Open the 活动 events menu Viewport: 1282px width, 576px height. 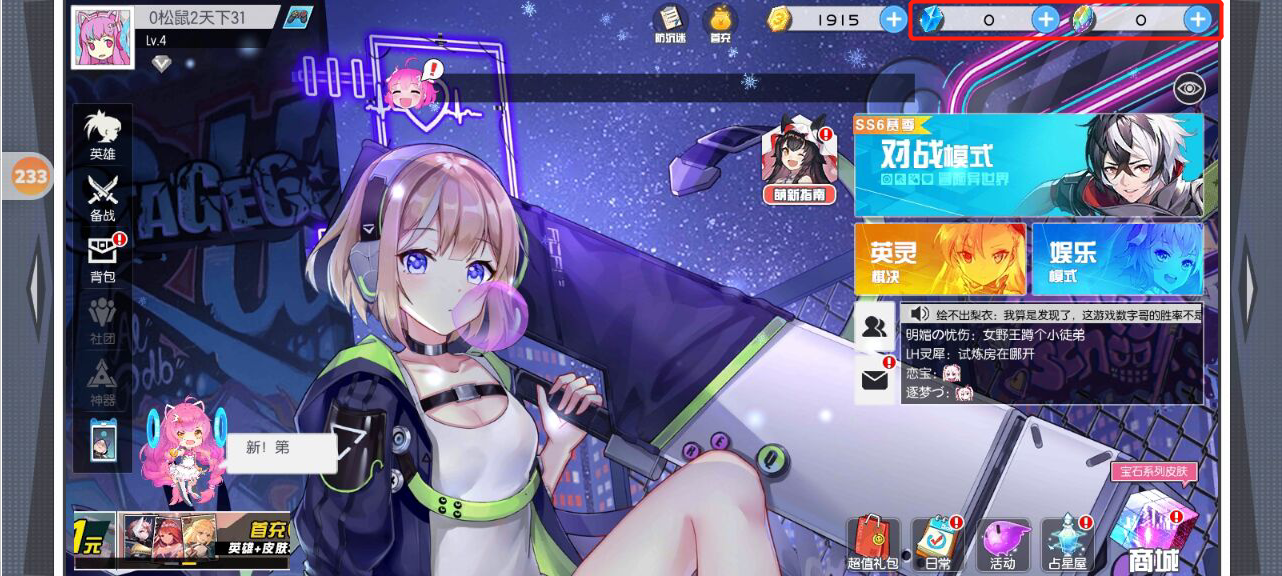pos(1002,544)
